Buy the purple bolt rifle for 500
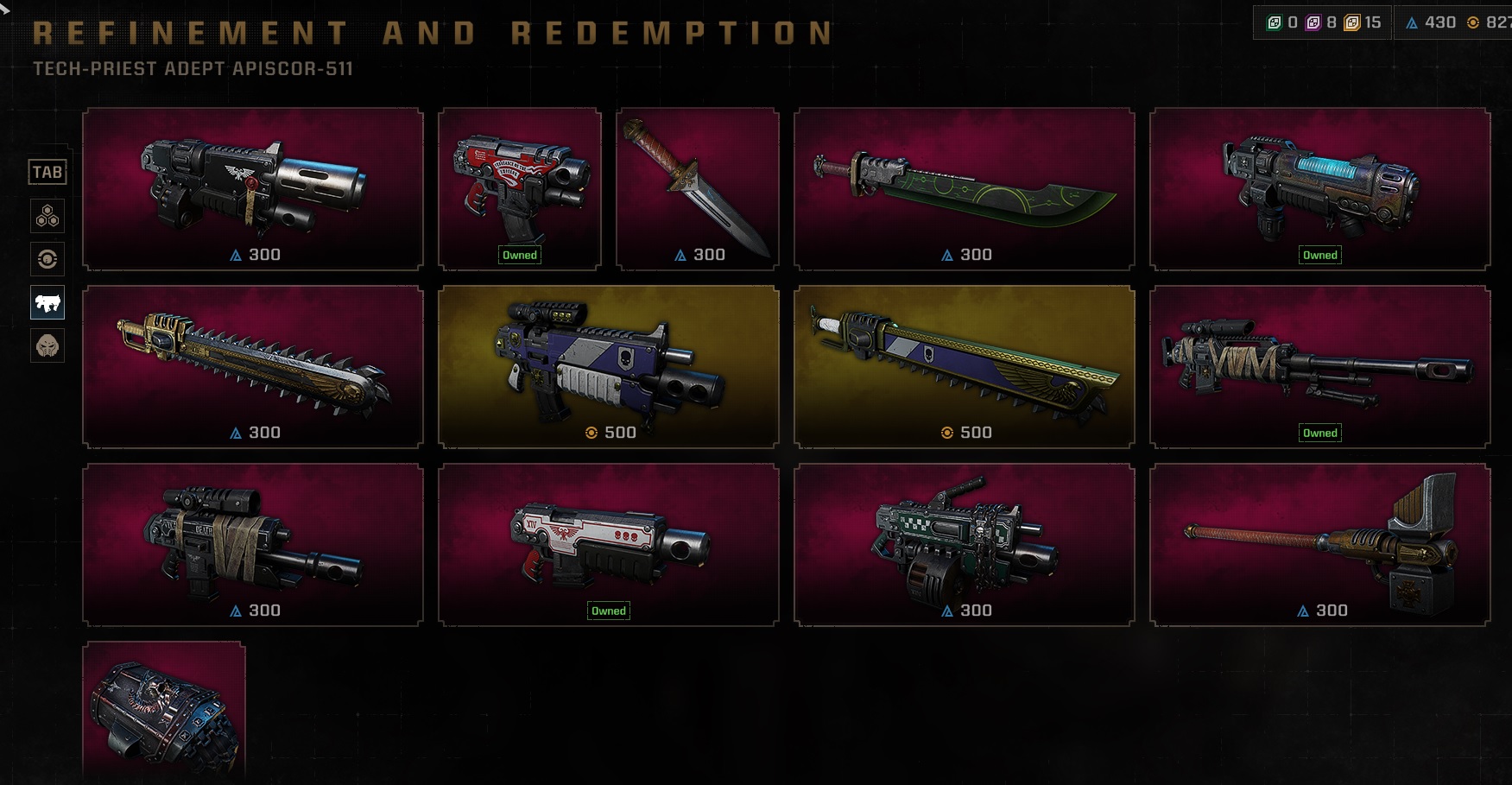The height and width of the screenshot is (785, 1512). pos(608,367)
